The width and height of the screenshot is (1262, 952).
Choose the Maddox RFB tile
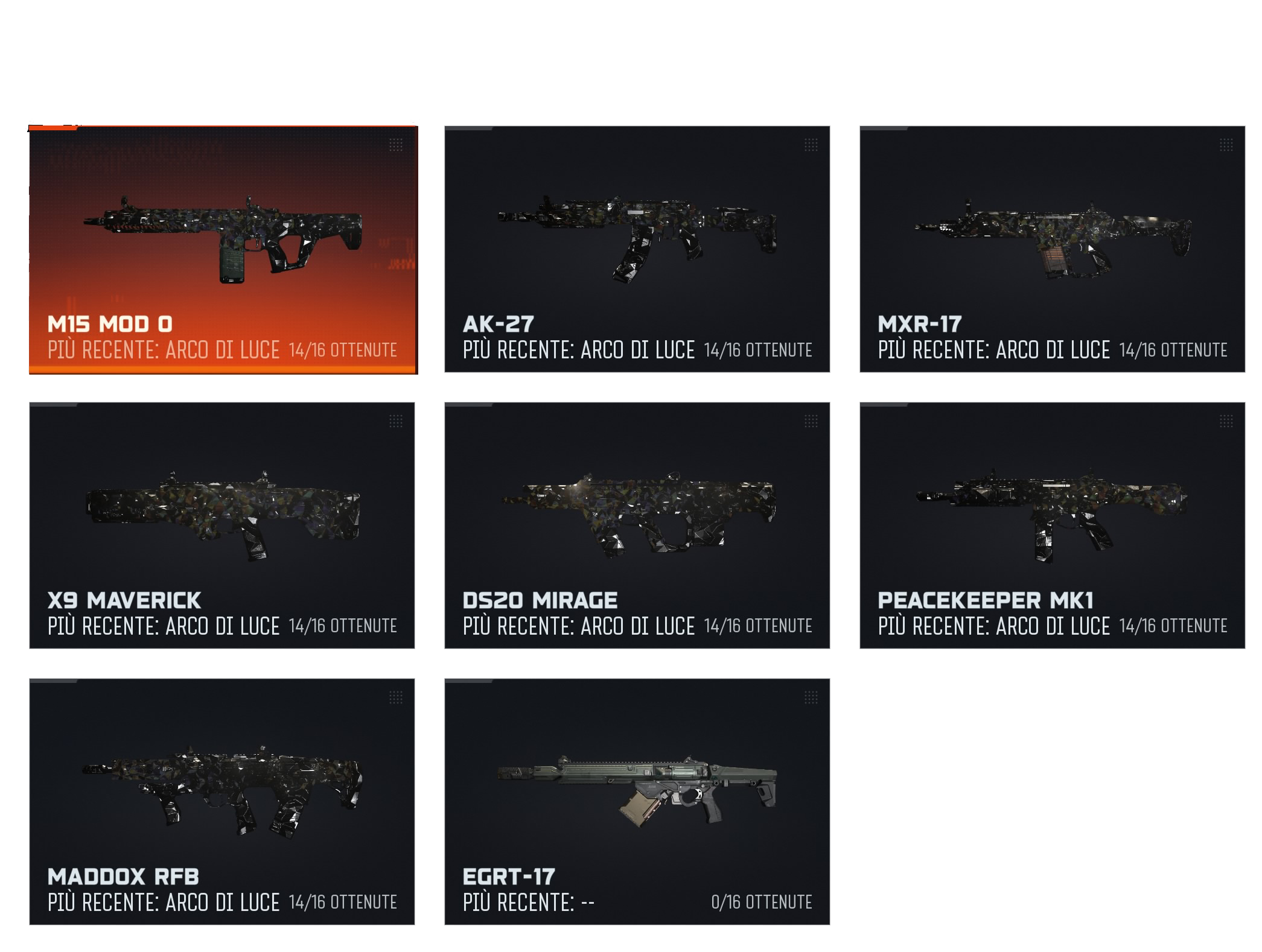pyautogui.click(x=222, y=802)
